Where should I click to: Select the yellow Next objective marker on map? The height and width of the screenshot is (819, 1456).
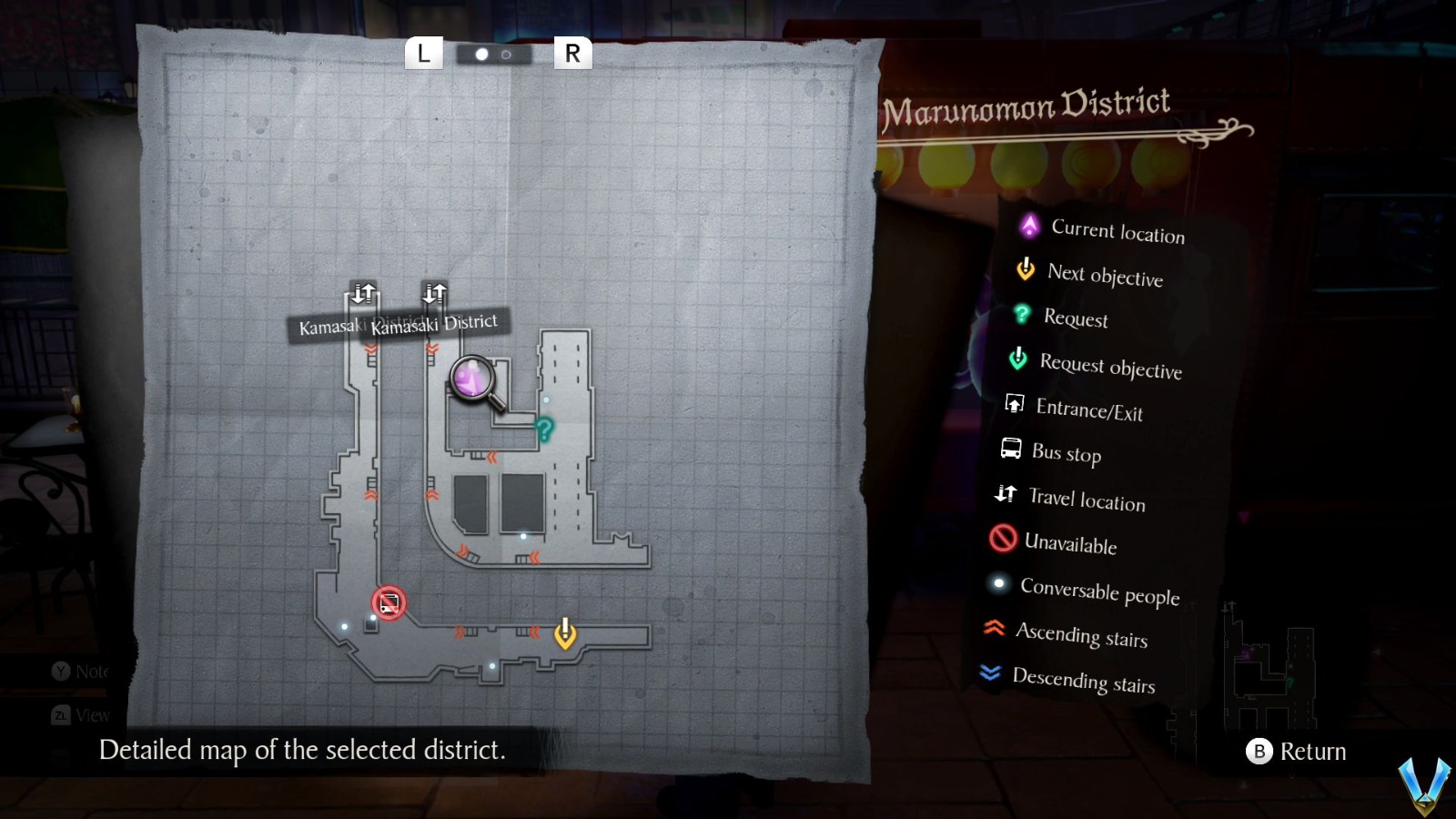pyautogui.click(x=564, y=630)
